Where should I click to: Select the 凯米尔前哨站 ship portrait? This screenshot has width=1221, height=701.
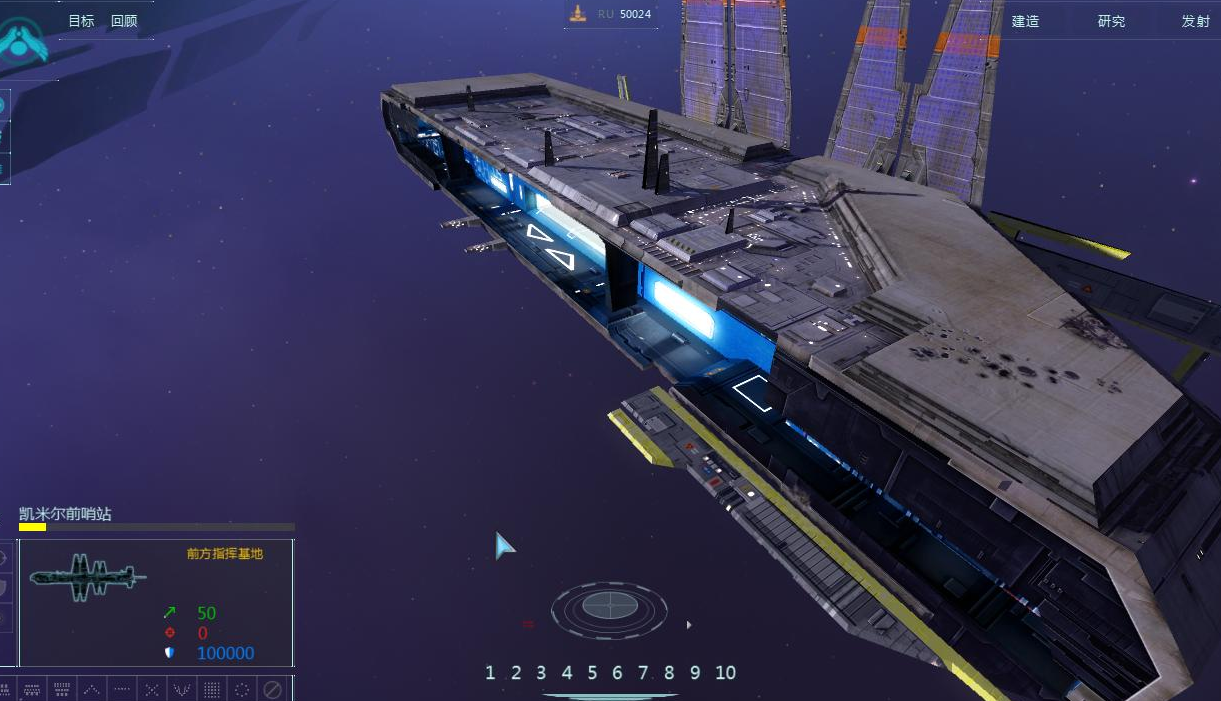(88, 577)
